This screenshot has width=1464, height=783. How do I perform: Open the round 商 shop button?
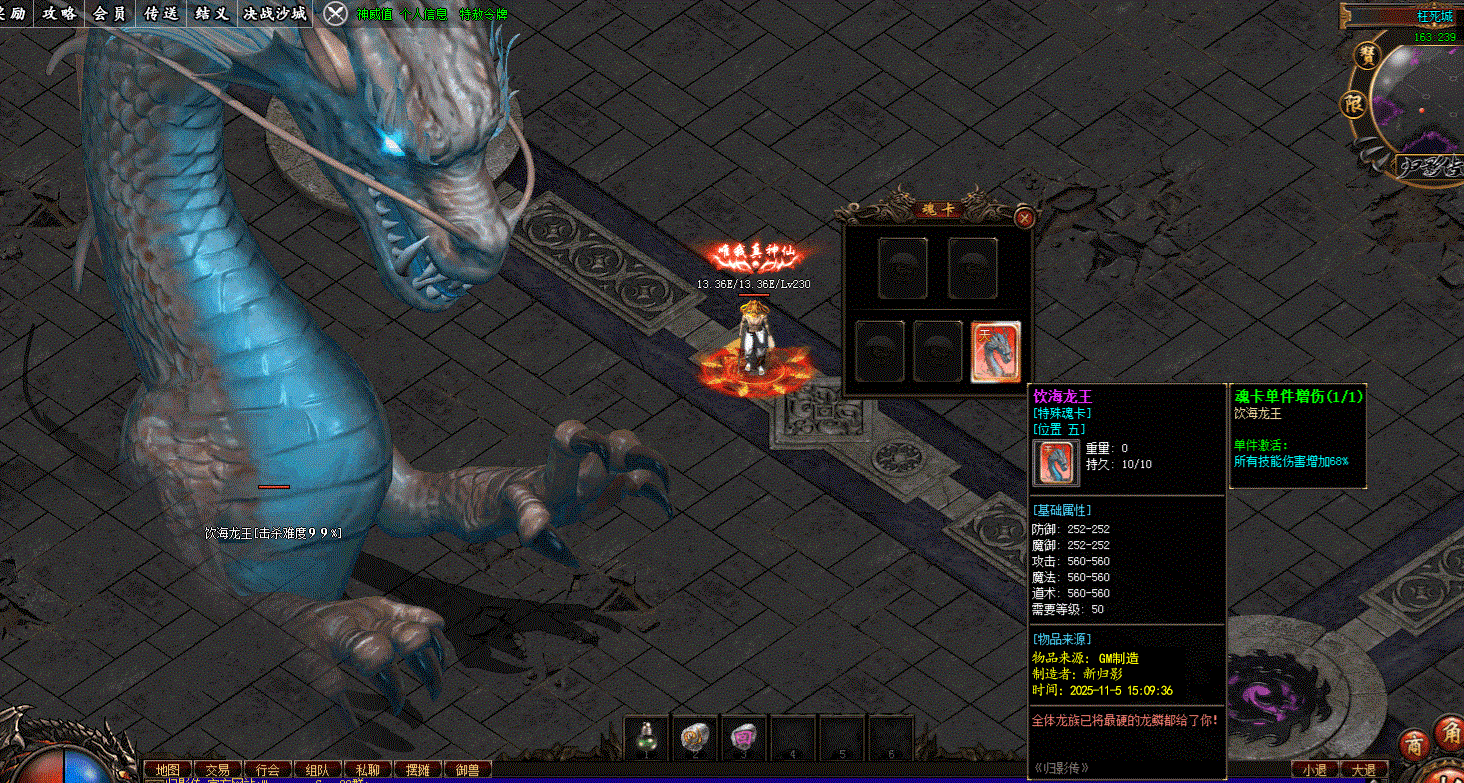(1414, 745)
